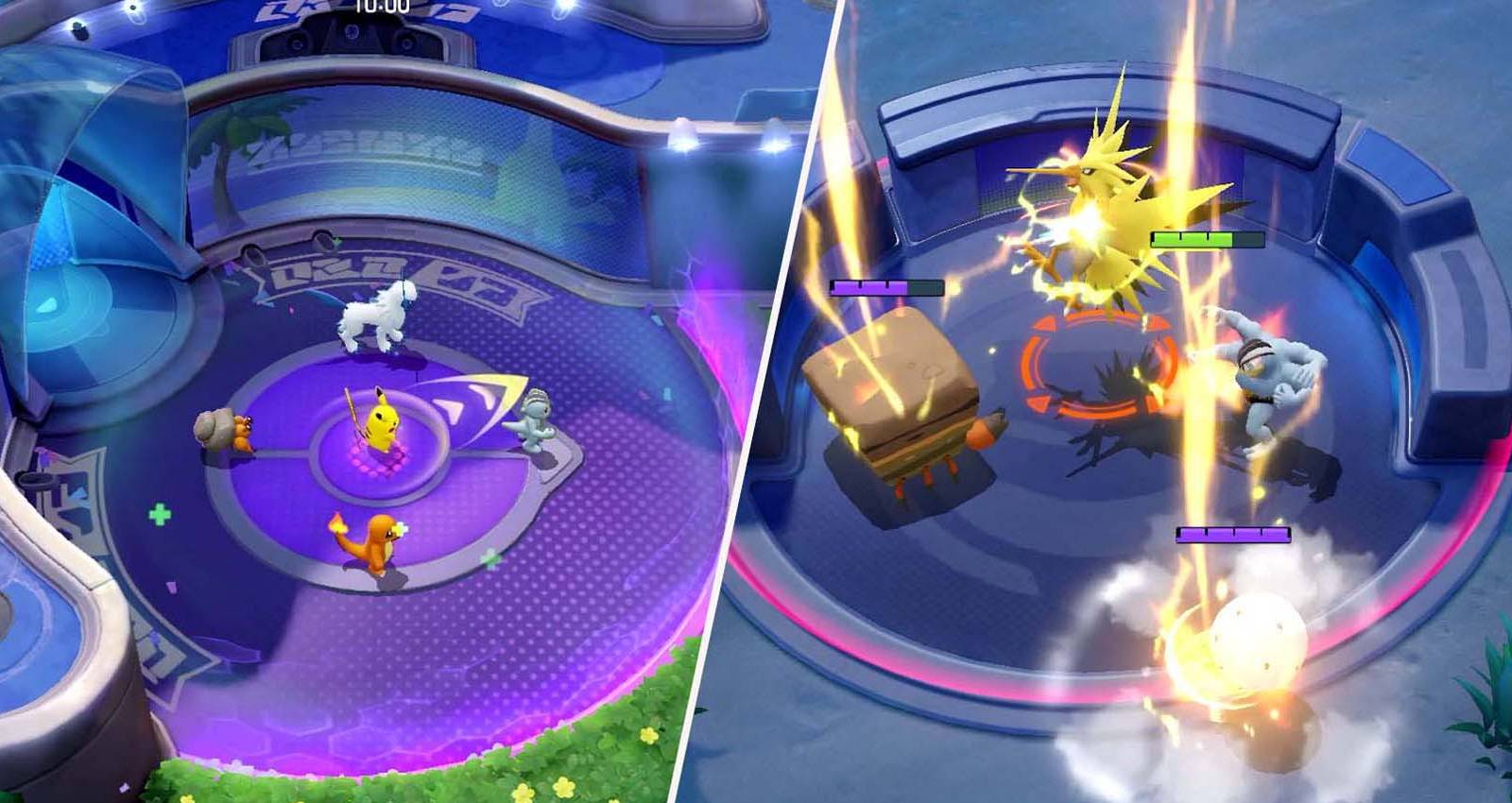This screenshot has width=1512, height=803.
Task: Select the small gray Machop near the platform edge
Action: coord(534,420)
